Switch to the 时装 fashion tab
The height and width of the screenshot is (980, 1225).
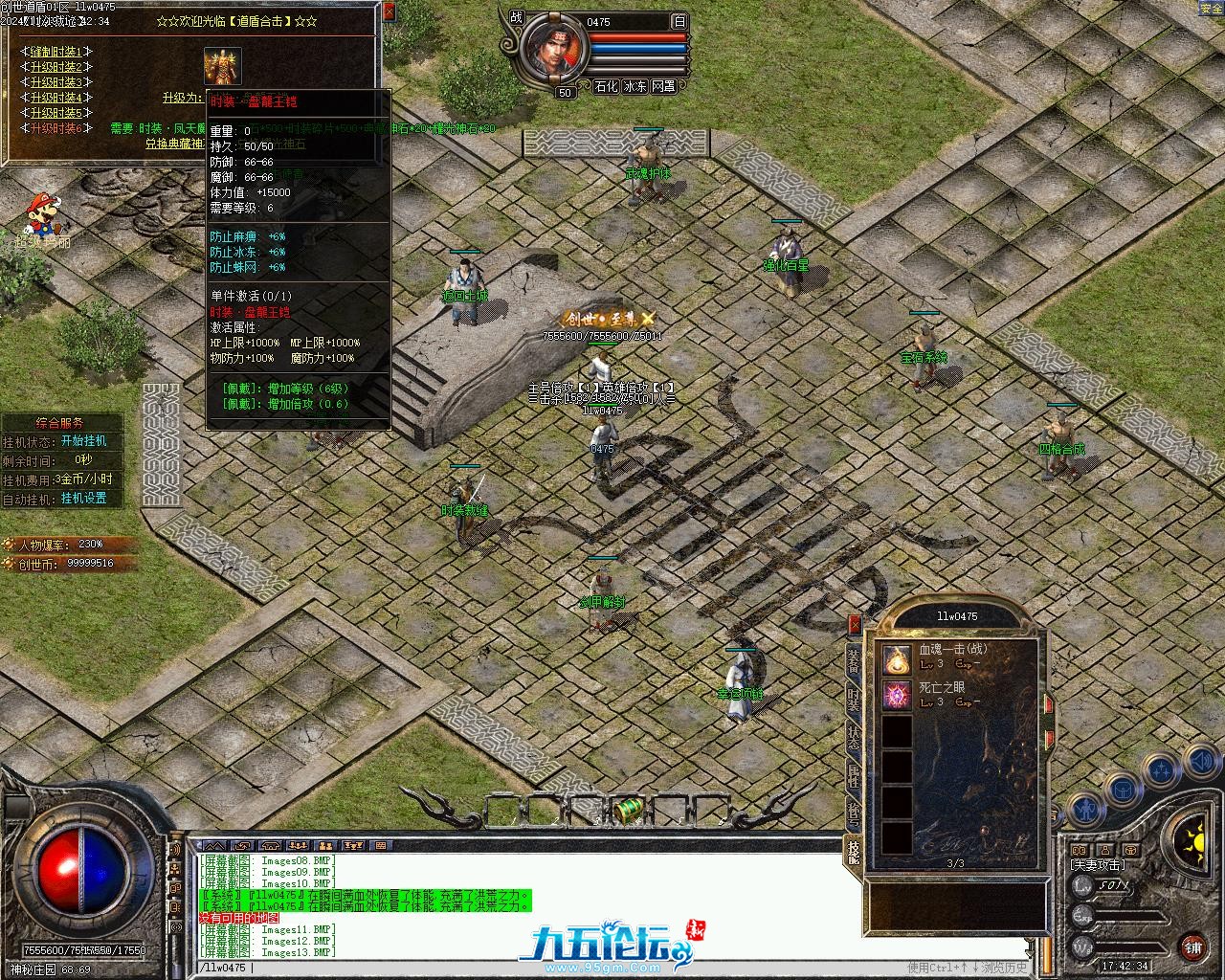click(x=854, y=699)
